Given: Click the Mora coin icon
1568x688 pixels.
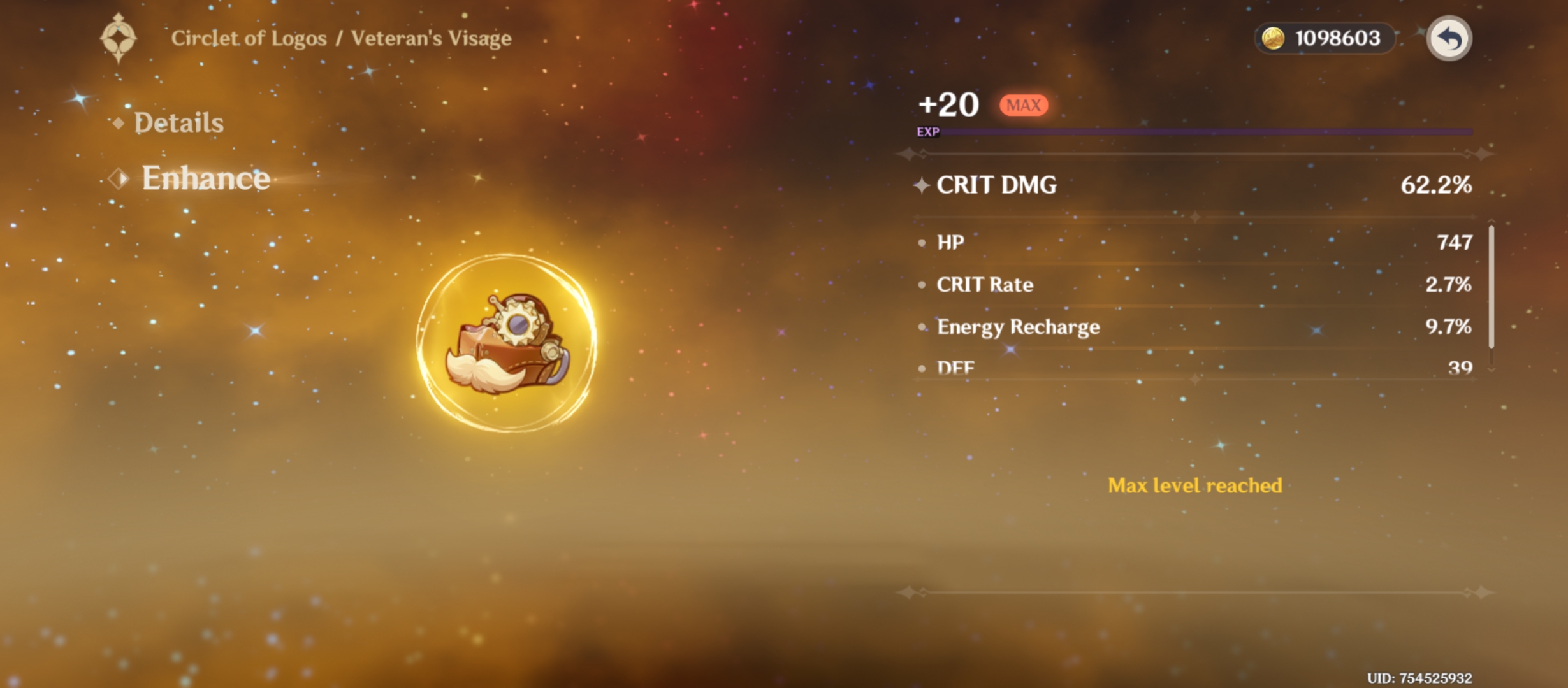Looking at the screenshot, I should pos(1273,39).
